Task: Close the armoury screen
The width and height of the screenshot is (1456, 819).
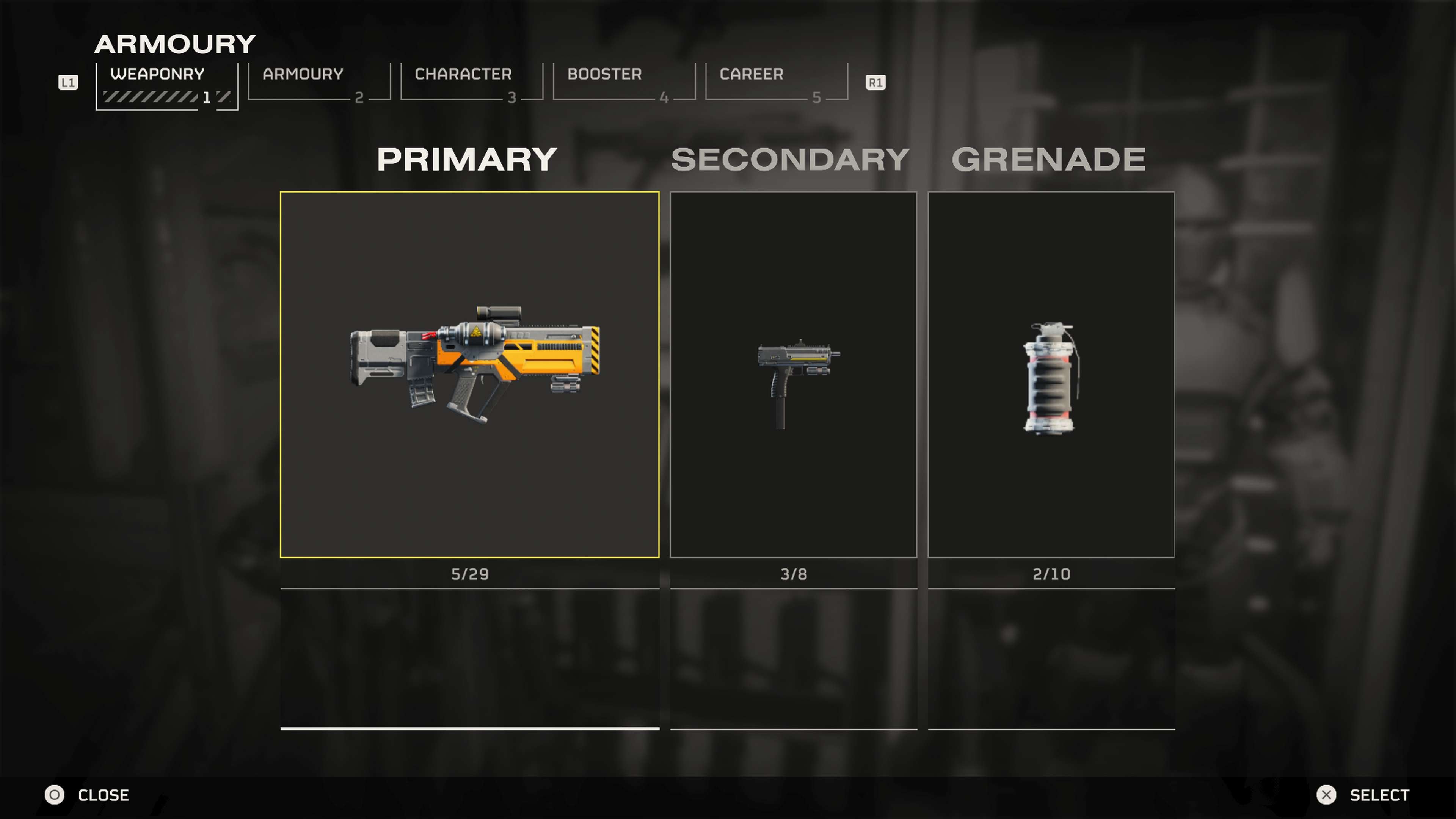Action: point(88,795)
